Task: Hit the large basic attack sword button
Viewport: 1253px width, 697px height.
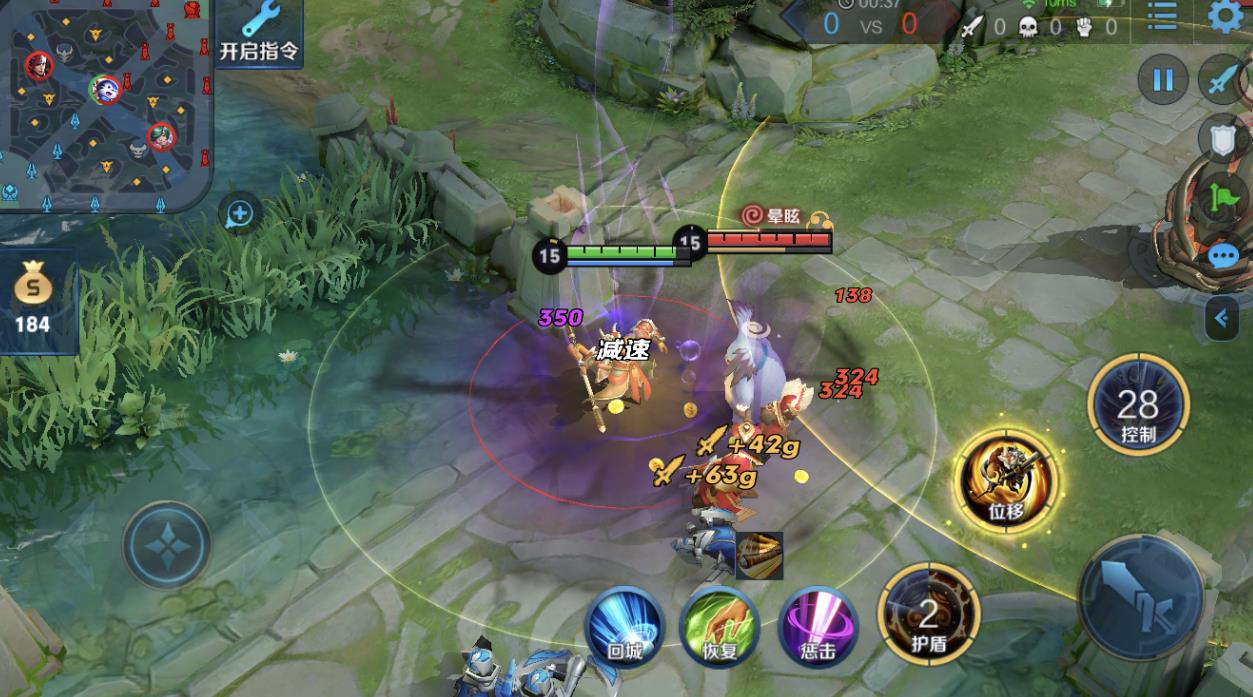Action: click(x=1142, y=597)
